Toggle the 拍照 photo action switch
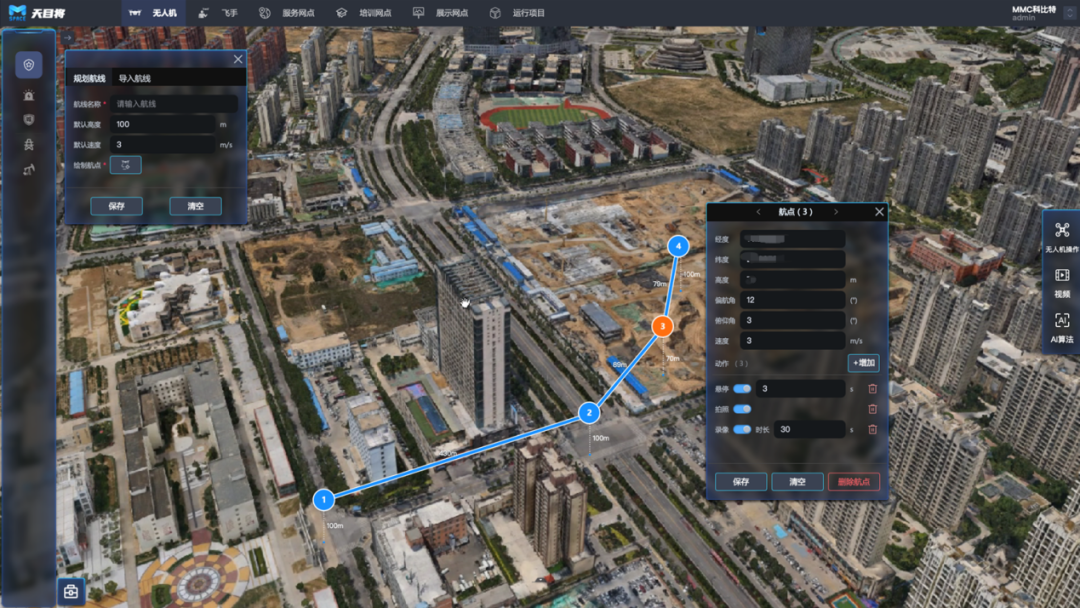The height and width of the screenshot is (608, 1080). [742, 409]
